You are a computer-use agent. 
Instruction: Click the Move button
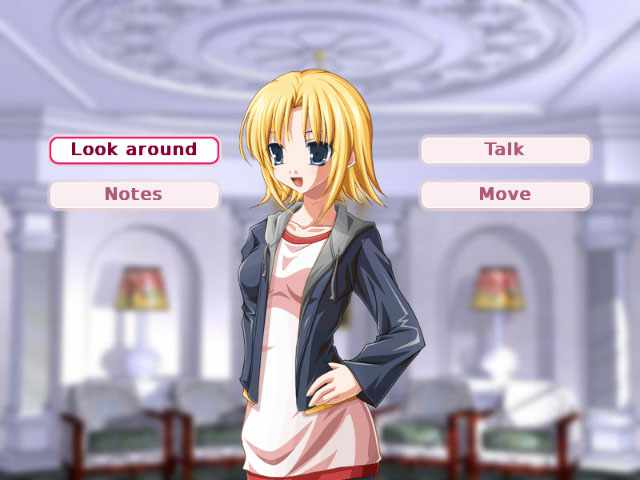click(x=505, y=194)
